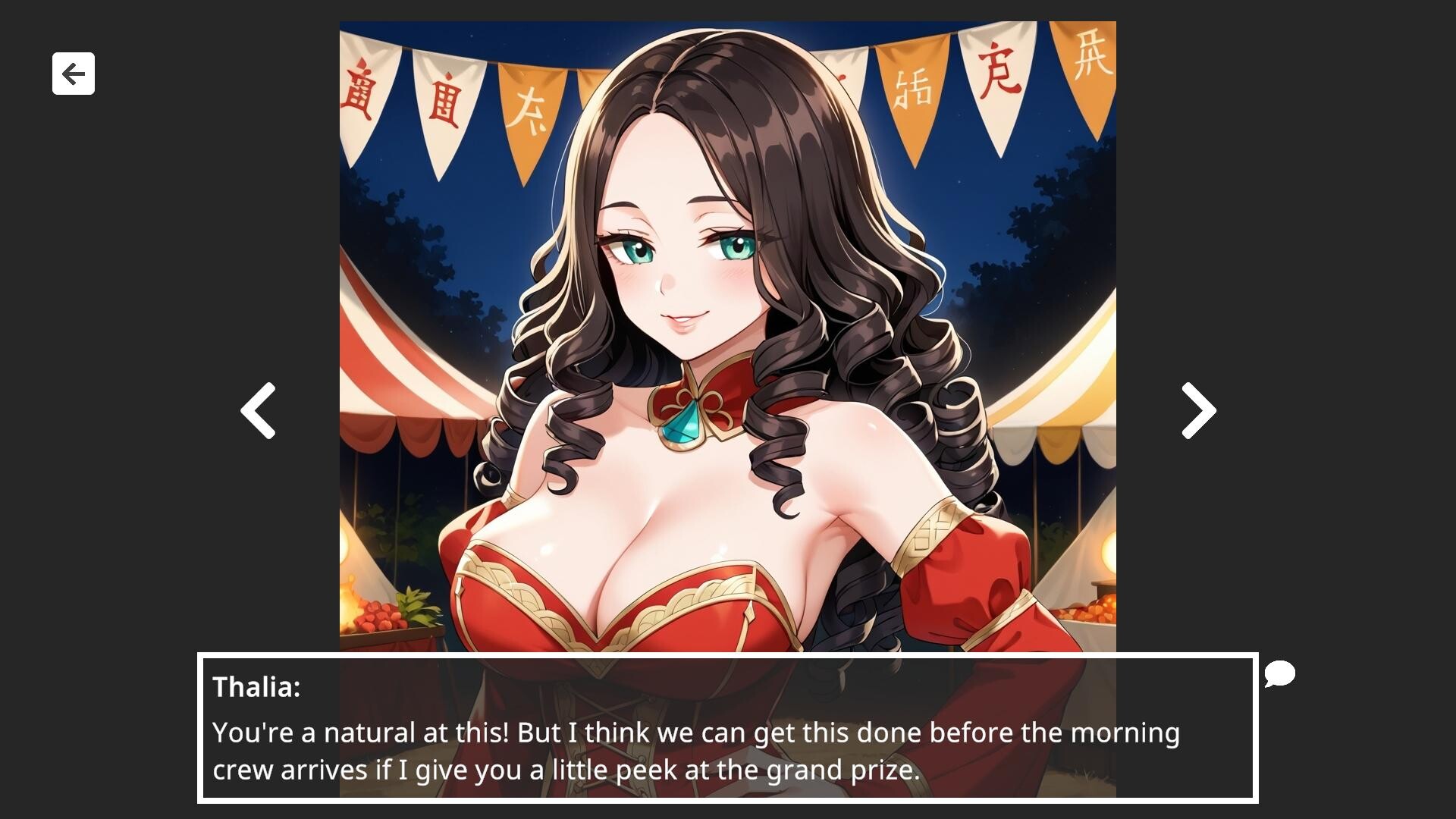Screen dimensions: 1456x819
Task: Expand to the next scene with the right arrow
Action: click(x=1197, y=410)
